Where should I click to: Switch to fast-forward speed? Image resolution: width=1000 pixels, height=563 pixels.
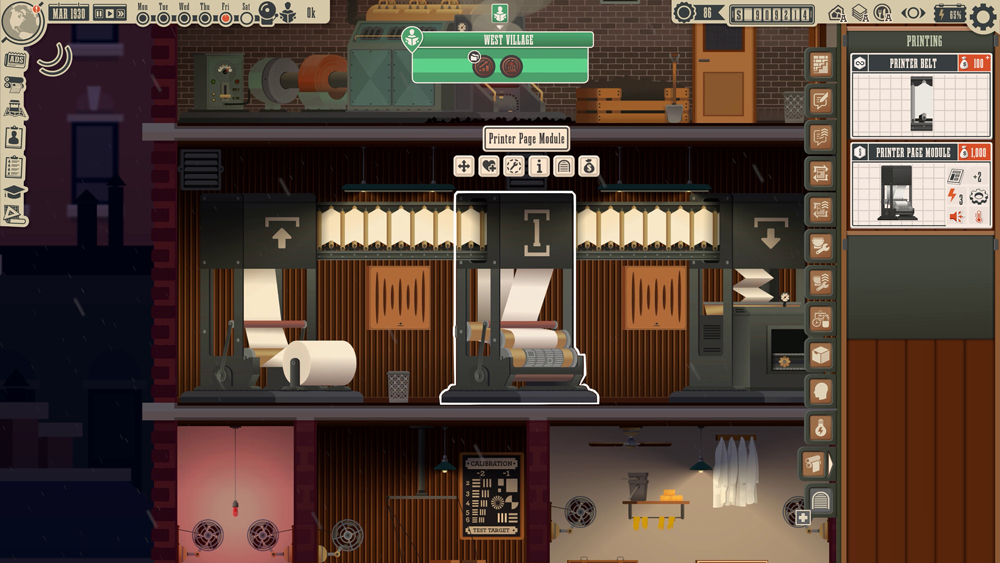(121, 14)
